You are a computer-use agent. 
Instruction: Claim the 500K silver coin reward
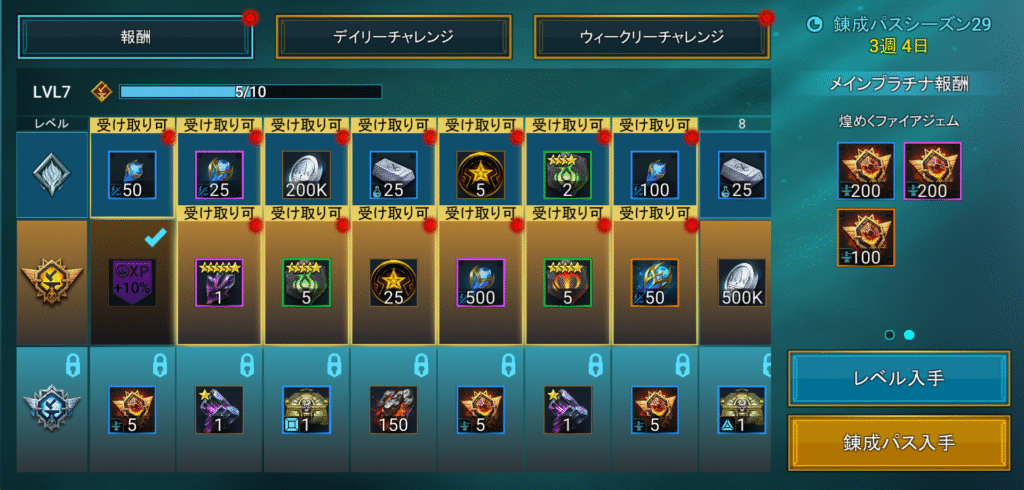point(741,282)
